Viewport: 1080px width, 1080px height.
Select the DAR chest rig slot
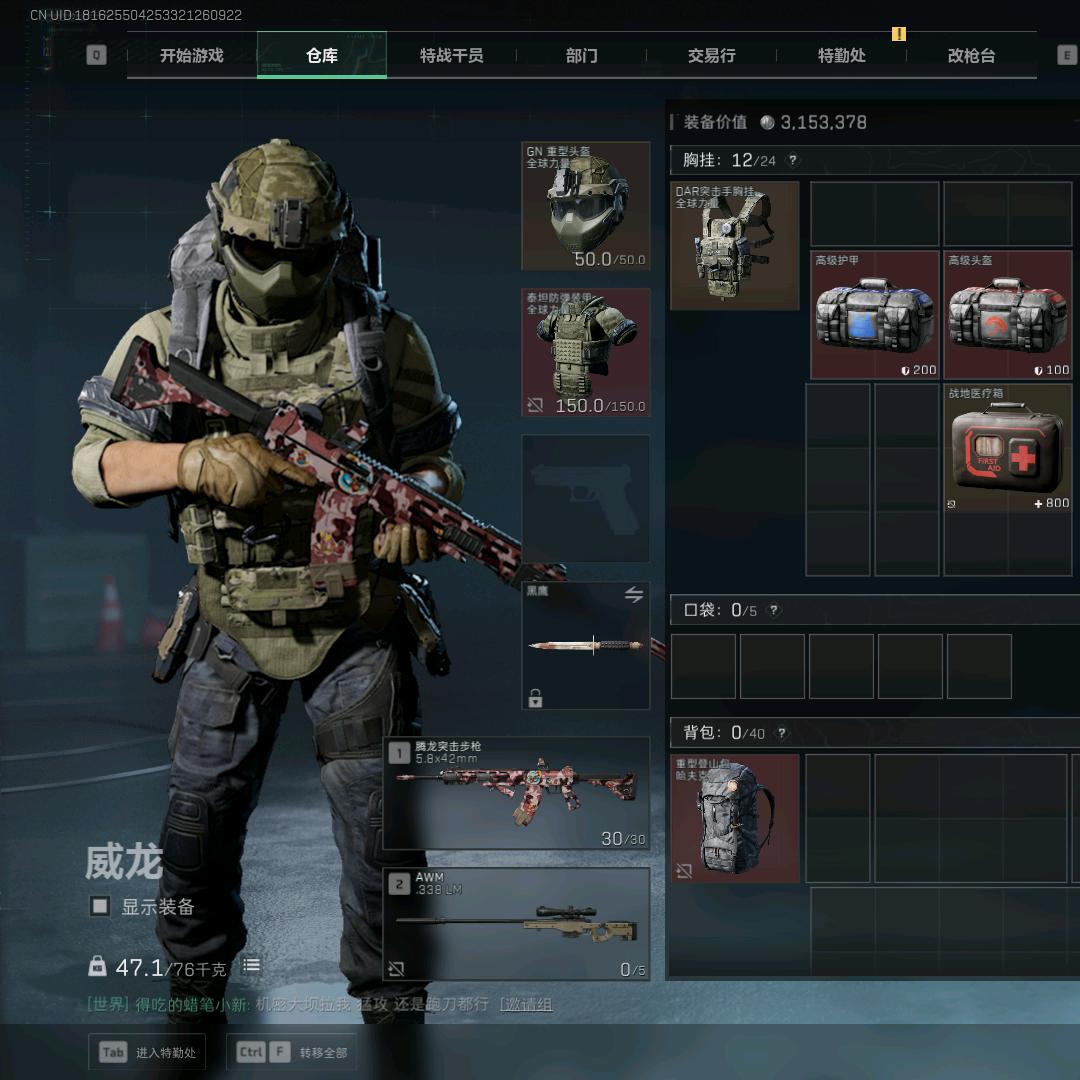coord(735,246)
